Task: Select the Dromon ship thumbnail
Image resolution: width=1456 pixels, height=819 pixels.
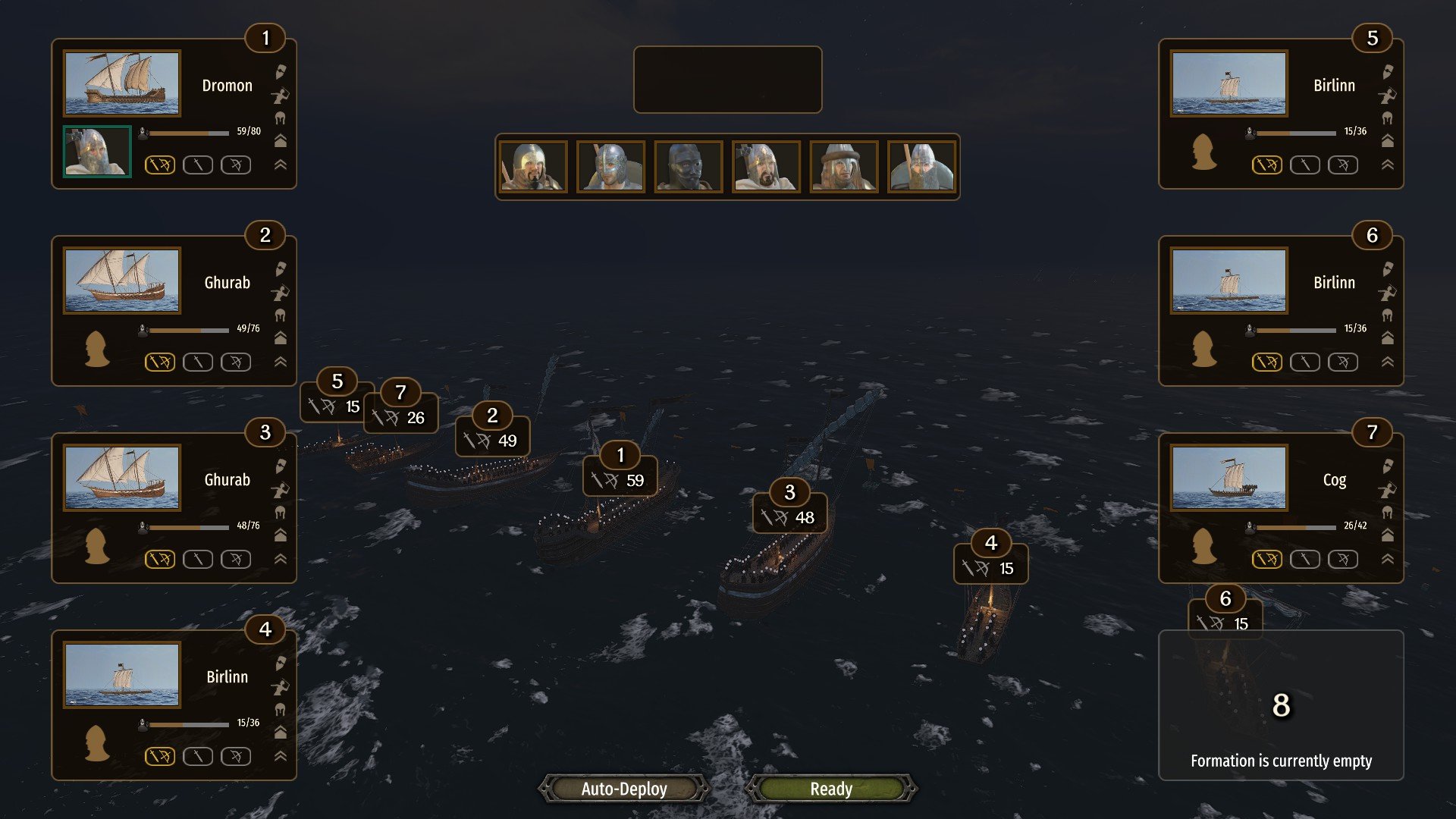Action: pos(122,83)
